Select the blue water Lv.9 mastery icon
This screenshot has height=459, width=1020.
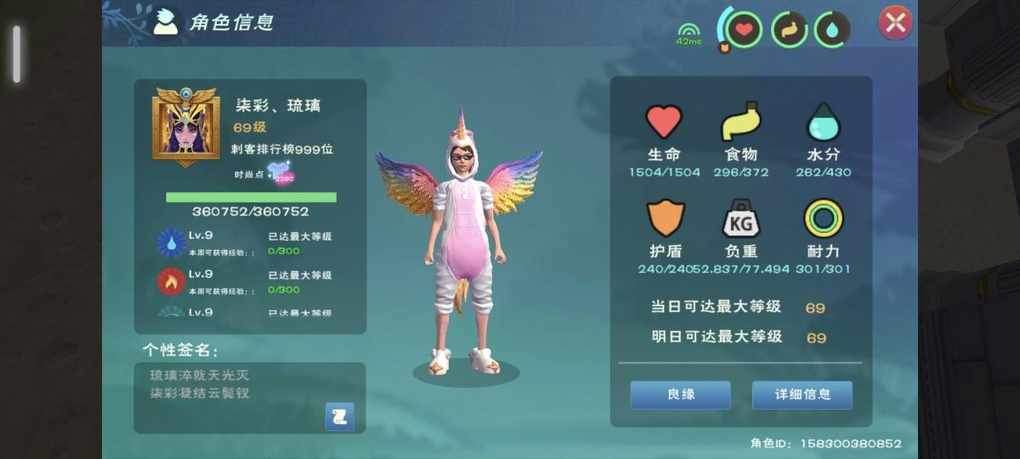click(x=171, y=242)
